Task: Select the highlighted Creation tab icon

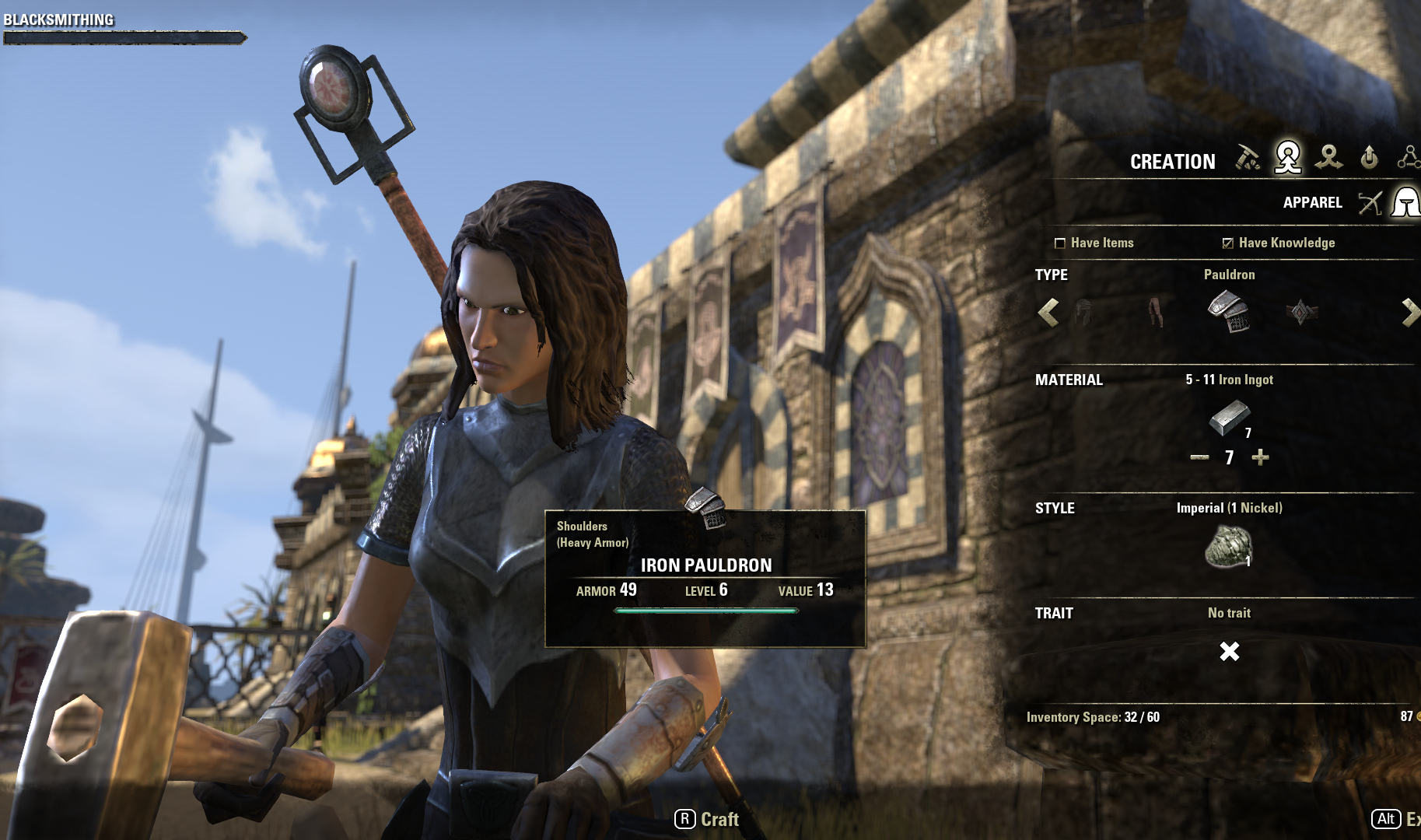Action: click(1288, 158)
